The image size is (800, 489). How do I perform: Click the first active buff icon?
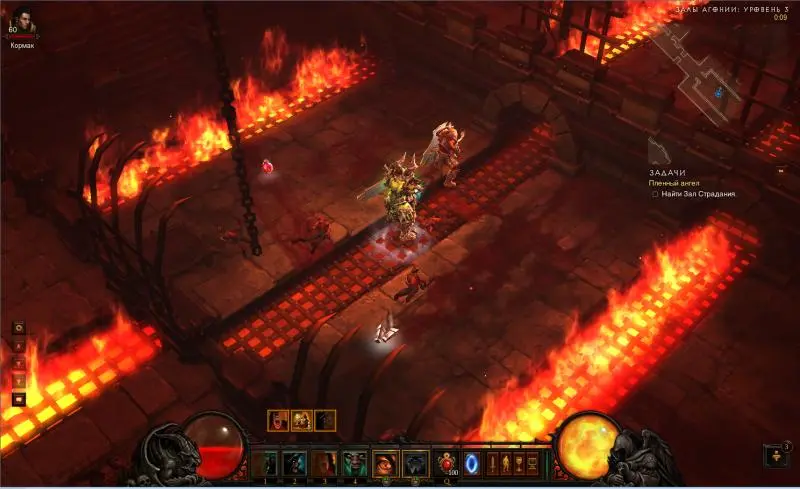(278, 421)
